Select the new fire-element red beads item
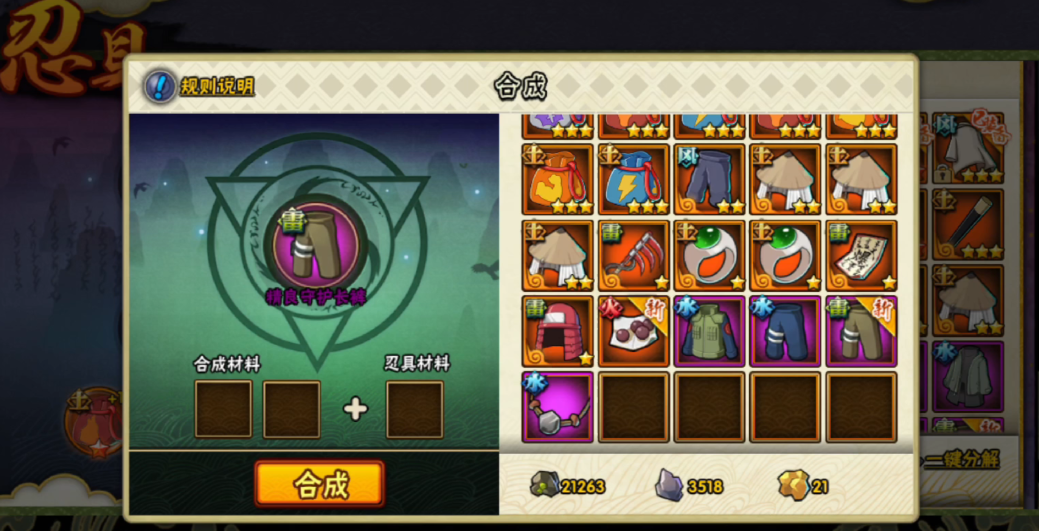The height and width of the screenshot is (531, 1039). (x=633, y=331)
